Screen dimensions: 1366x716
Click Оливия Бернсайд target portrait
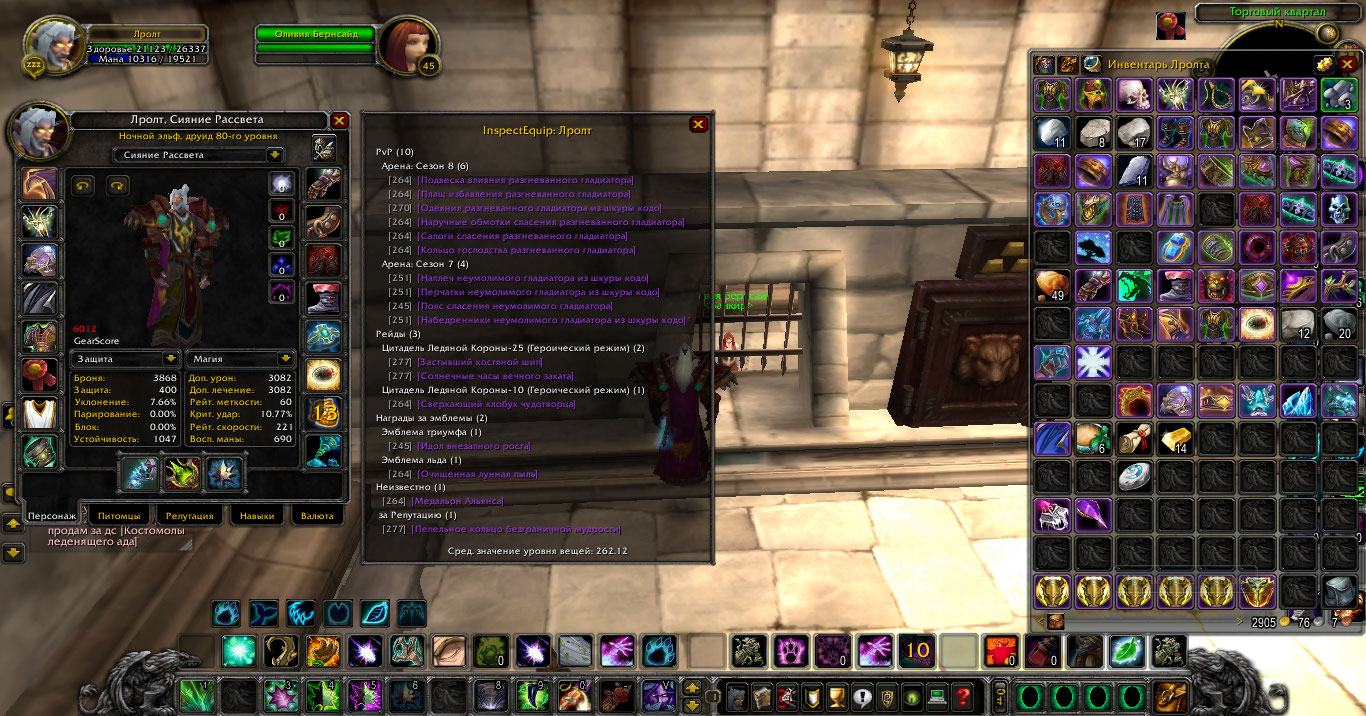click(x=404, y=44)
